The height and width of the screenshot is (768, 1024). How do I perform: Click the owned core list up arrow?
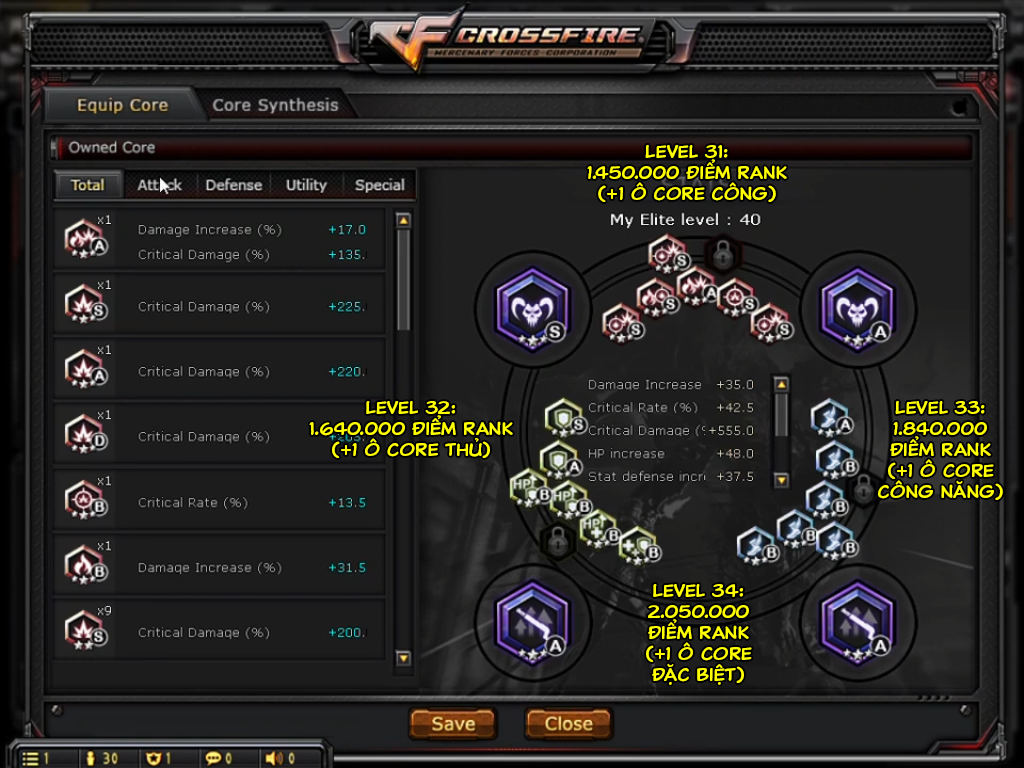tap(403, 221)
